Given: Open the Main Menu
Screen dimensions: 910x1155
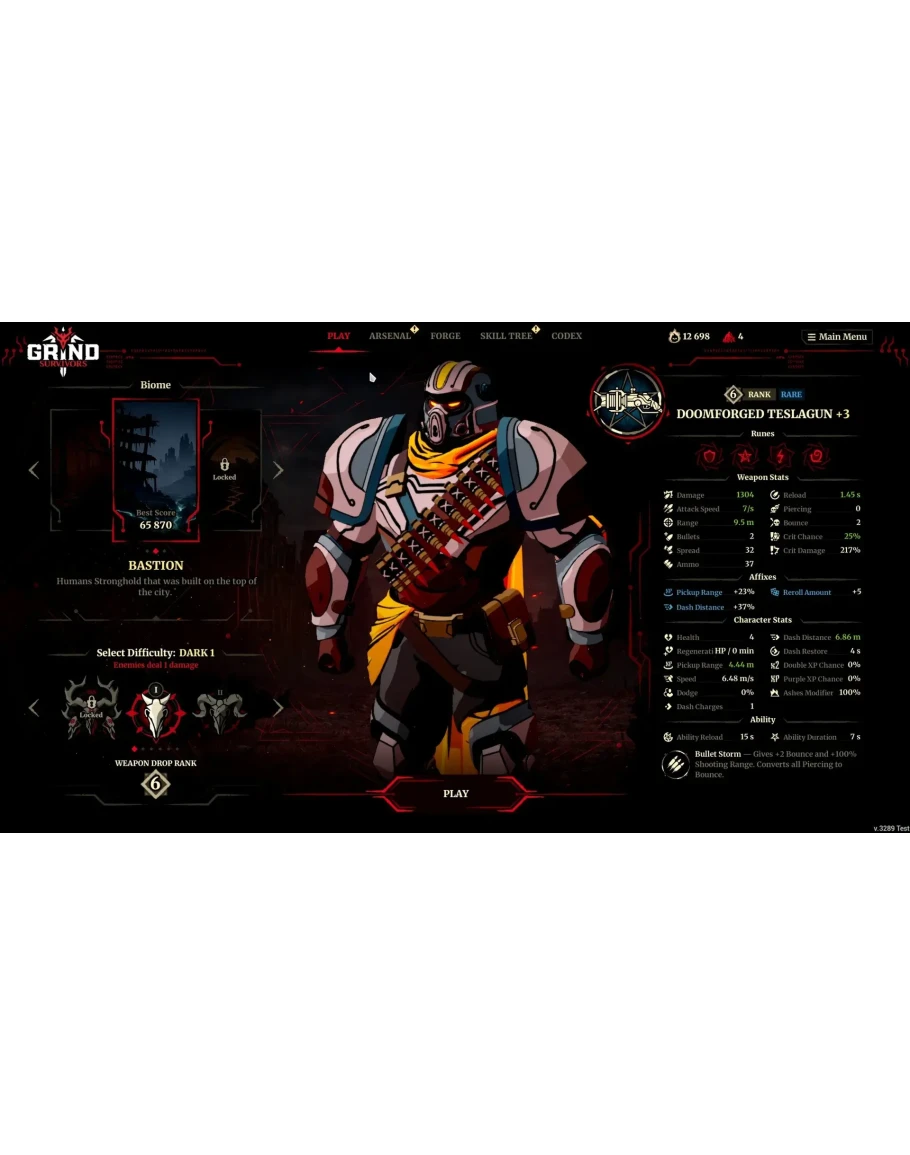Looking at the screenshot, I should pos(837,337).
